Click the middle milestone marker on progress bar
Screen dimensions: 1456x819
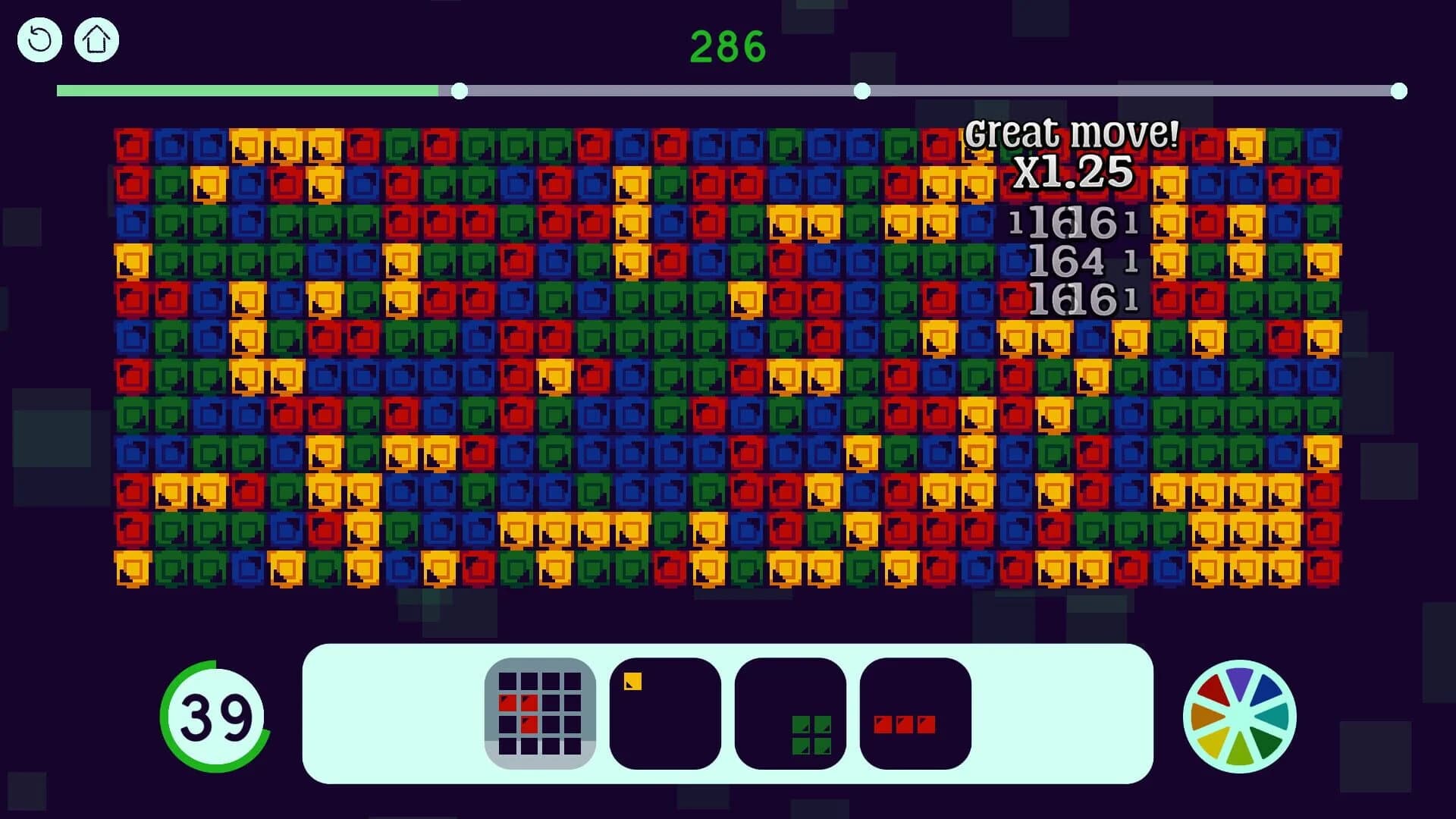861,90
